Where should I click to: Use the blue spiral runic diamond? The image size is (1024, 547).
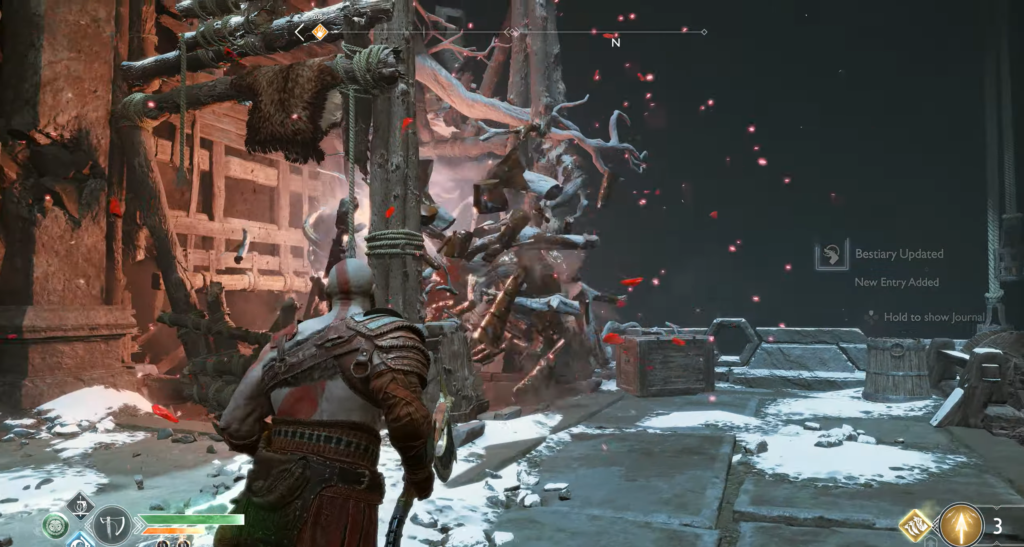82,541
